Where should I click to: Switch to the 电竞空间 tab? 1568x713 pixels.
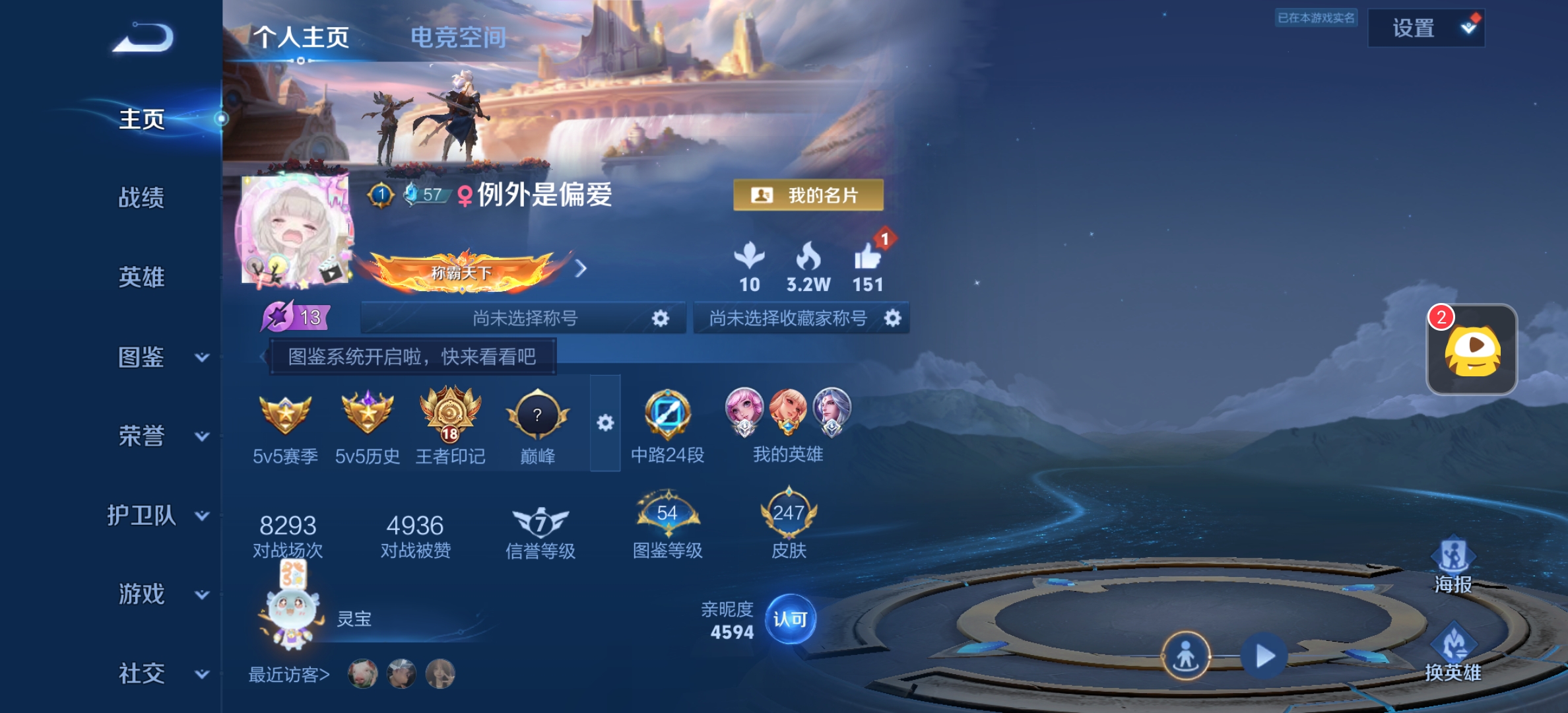click(x=459, y=38)
